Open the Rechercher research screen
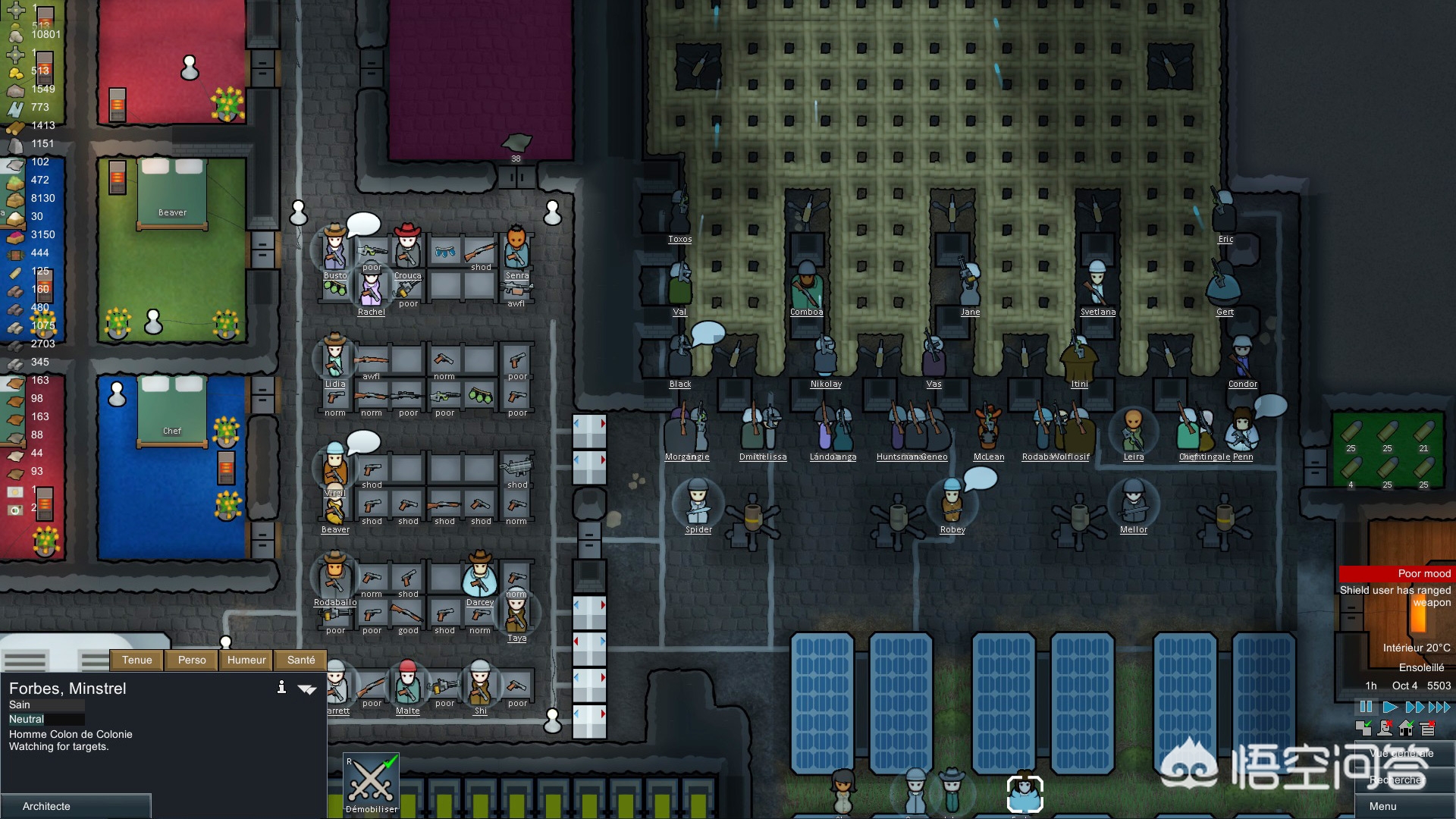1456x819 pixels. click(x=1404, y=780)
